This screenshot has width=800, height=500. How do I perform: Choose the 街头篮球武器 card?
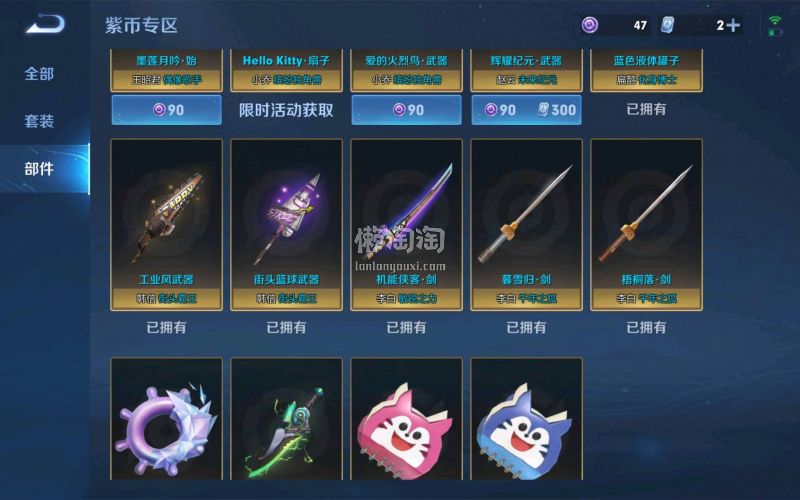286,223
